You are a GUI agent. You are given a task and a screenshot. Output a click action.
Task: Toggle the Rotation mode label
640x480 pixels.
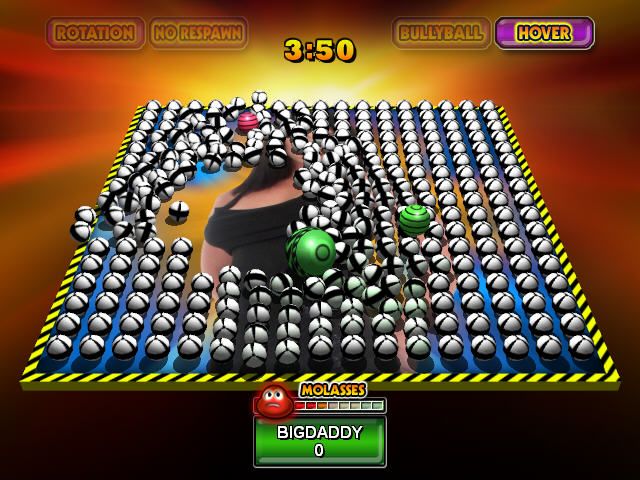[x=95, y=33]
